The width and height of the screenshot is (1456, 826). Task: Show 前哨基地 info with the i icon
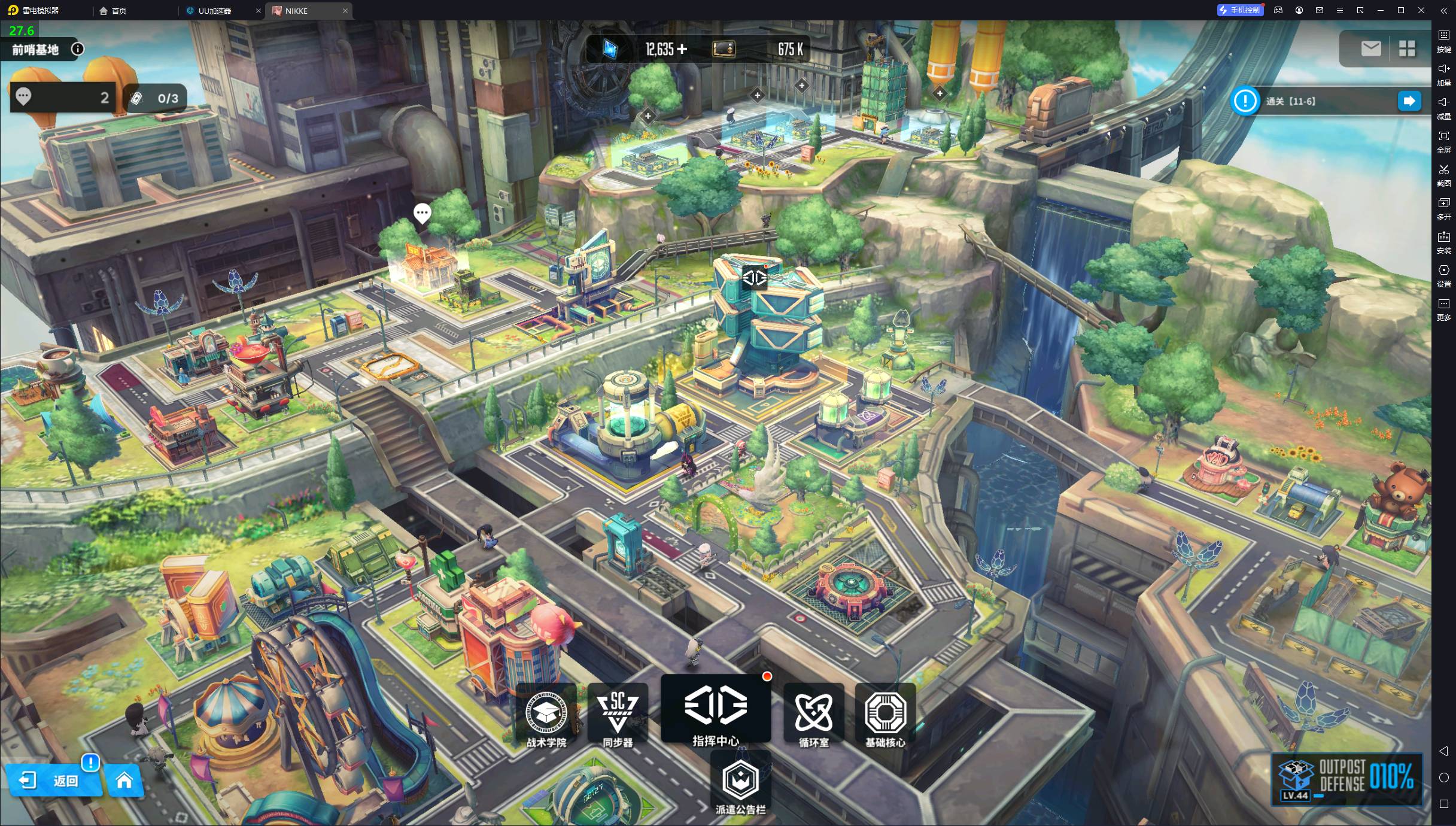click(x=78, y=49)
